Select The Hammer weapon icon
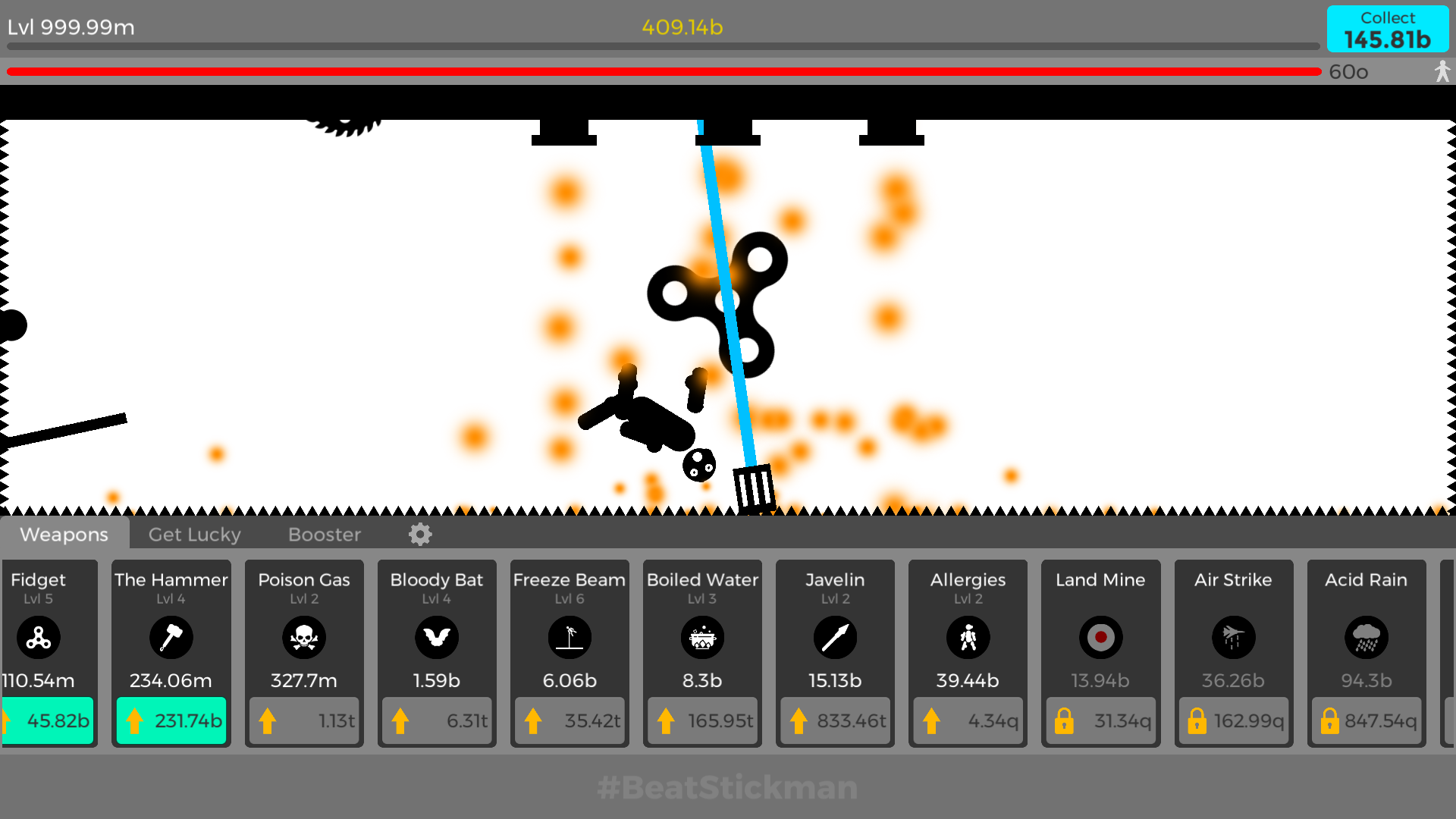 [171, 638]
